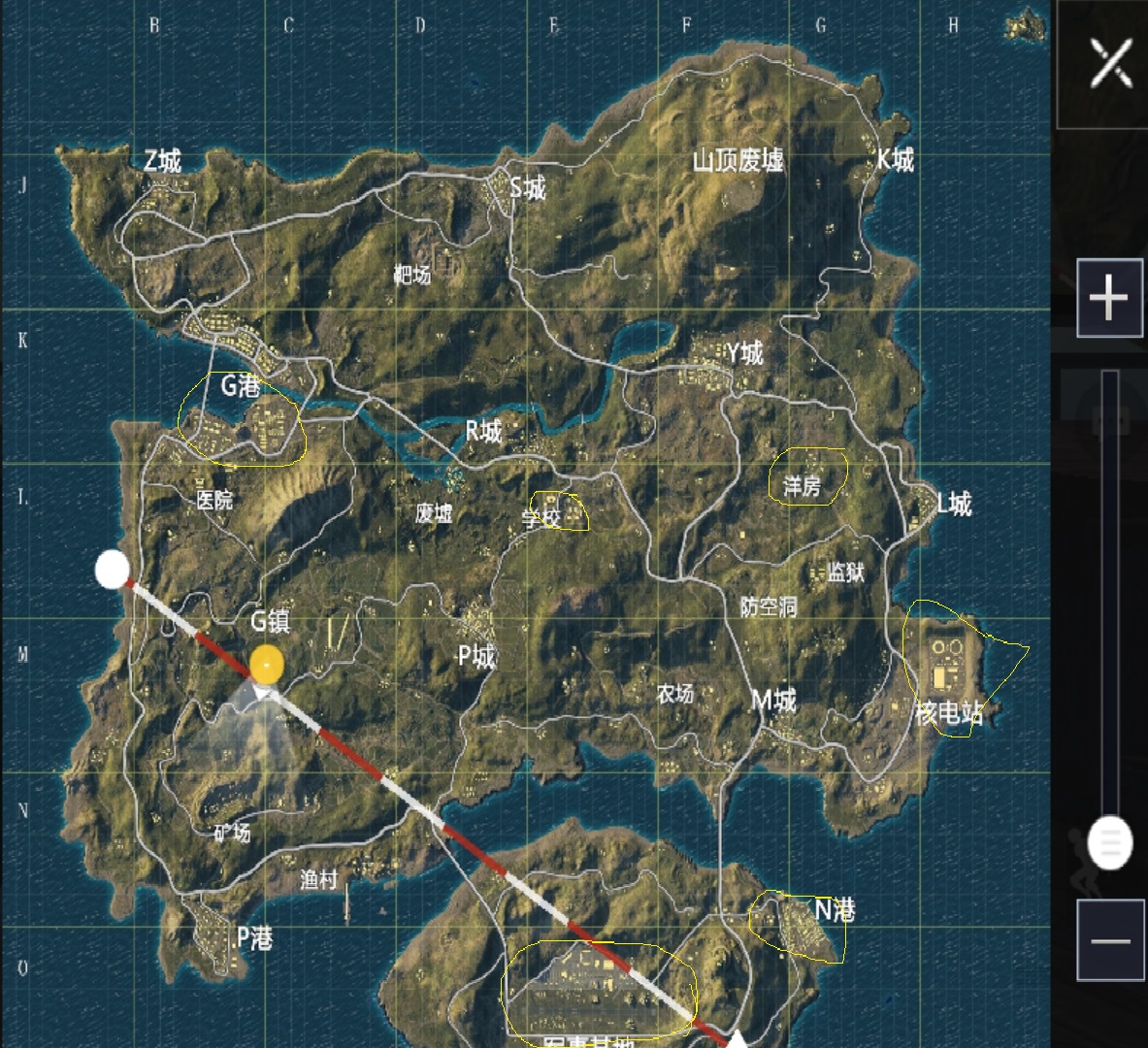Click the map zoom slider handle
1148x1048 pixels.
[x=1110, y=841]
